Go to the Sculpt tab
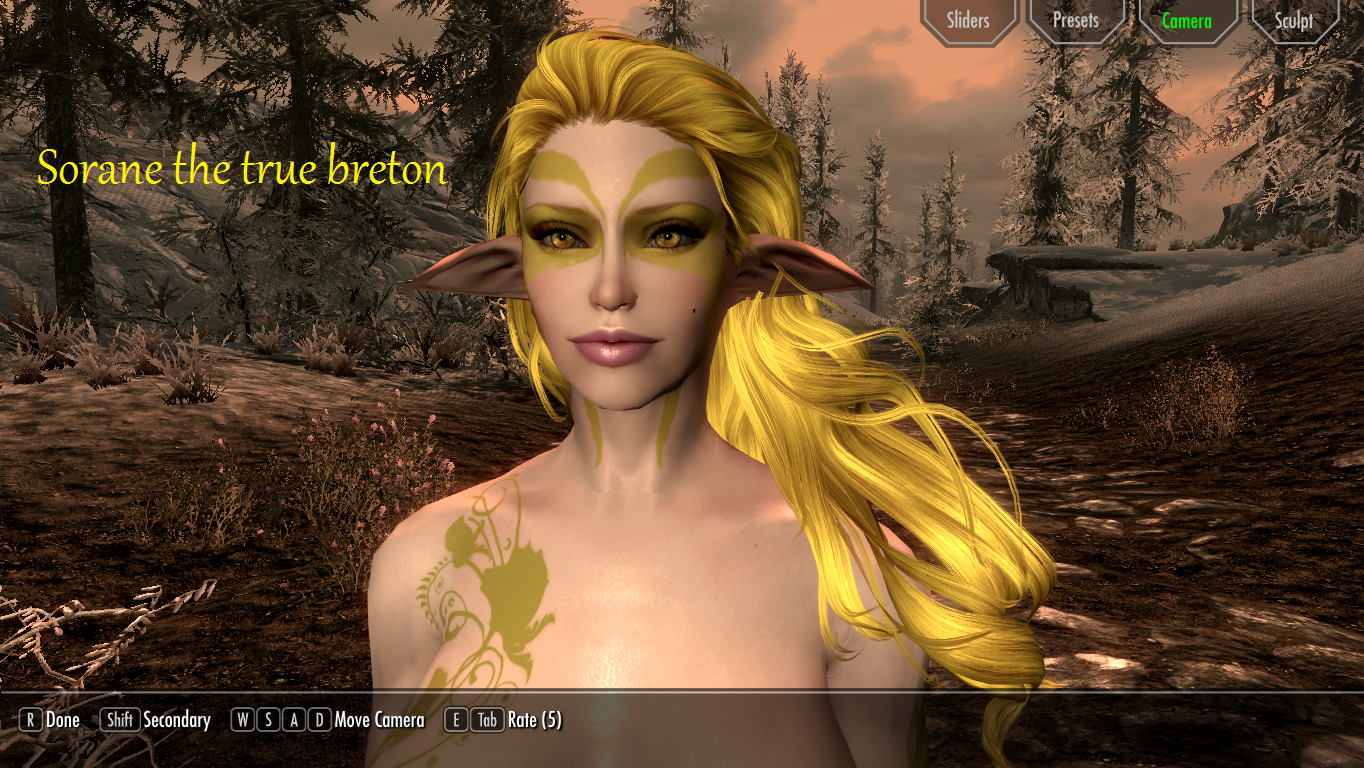This screenshot has height=768, width=1364. (1294, 20)
